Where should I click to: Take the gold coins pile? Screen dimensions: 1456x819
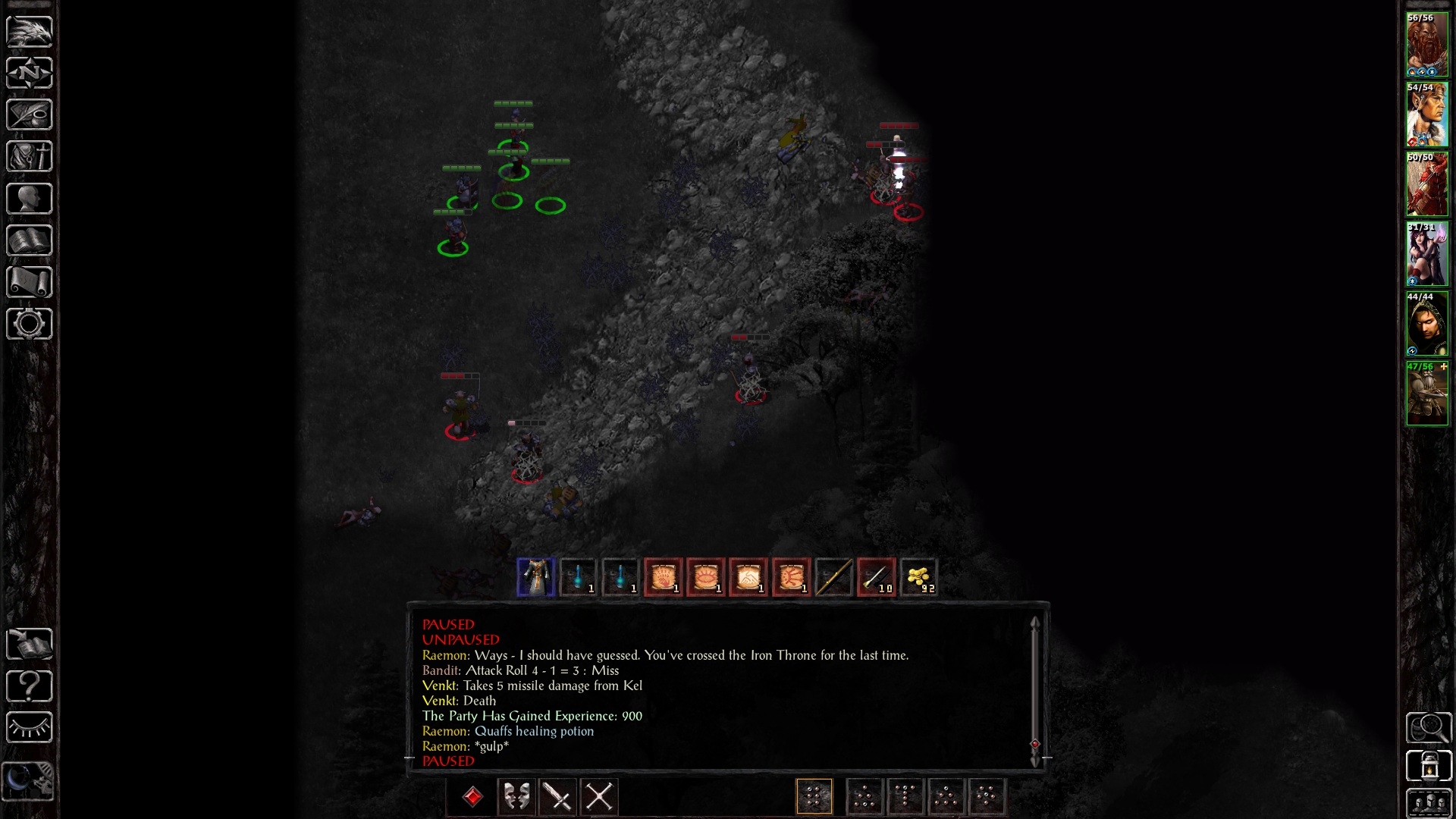(x=918, y=577)
